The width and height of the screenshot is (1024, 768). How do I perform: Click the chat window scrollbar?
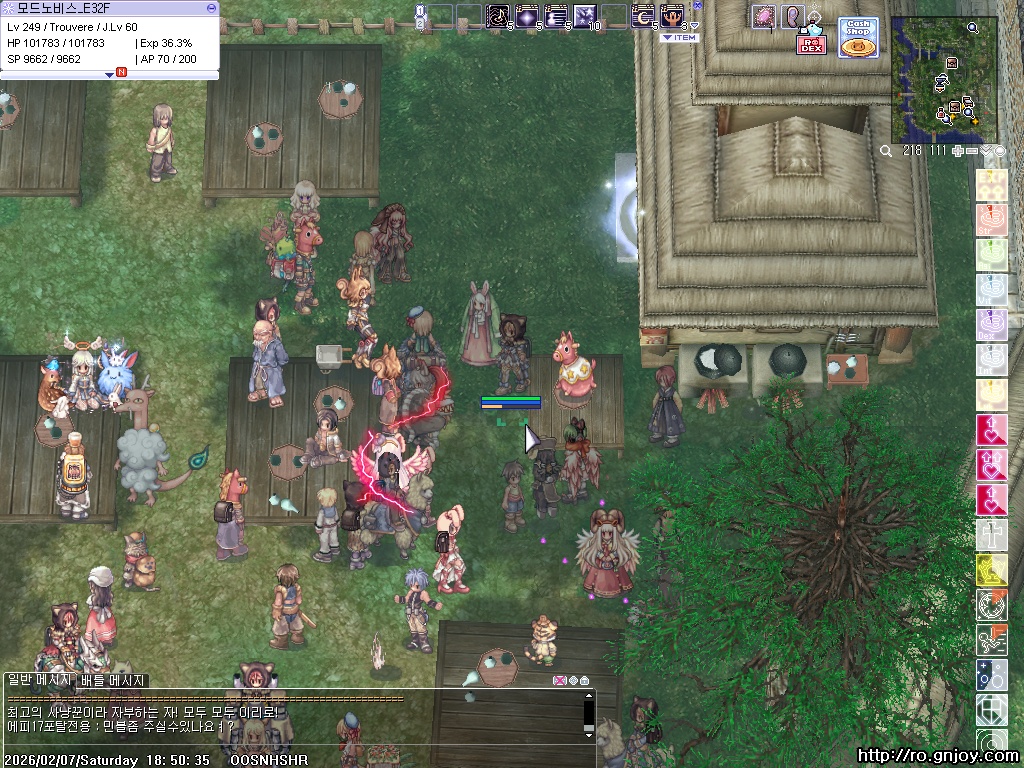click(589, 712)
